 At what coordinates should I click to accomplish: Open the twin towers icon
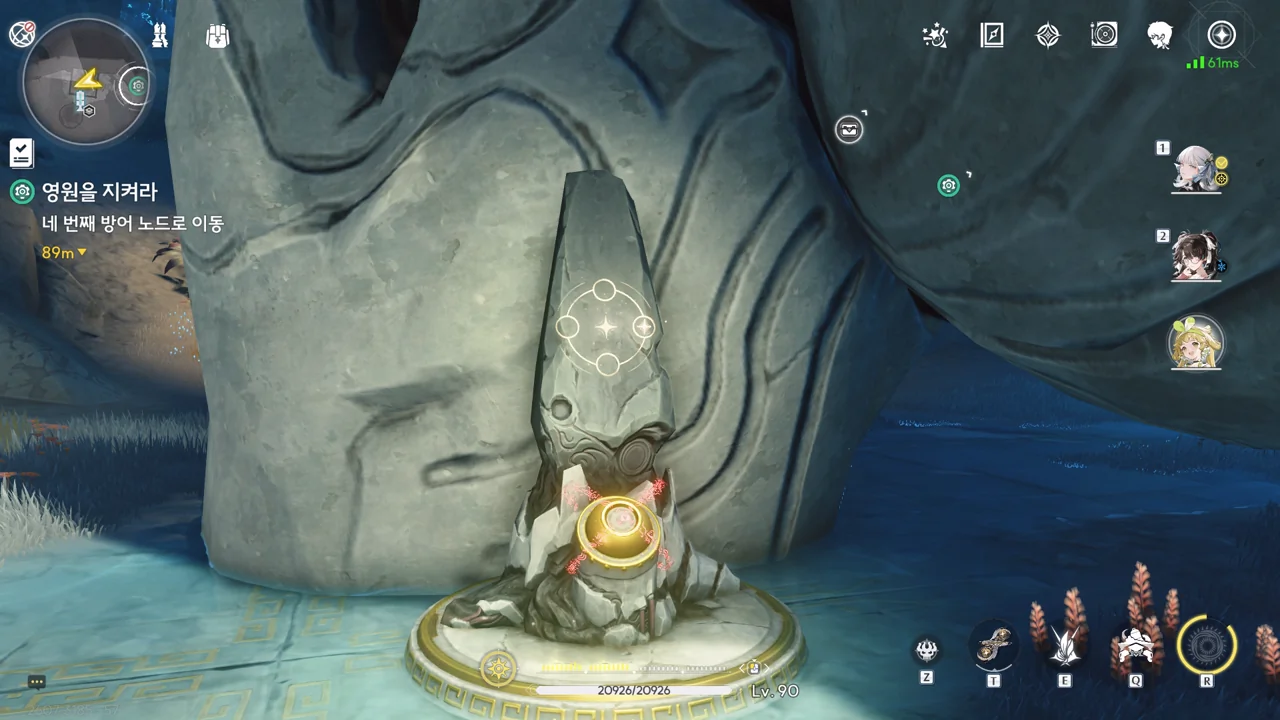click(159, 36)
